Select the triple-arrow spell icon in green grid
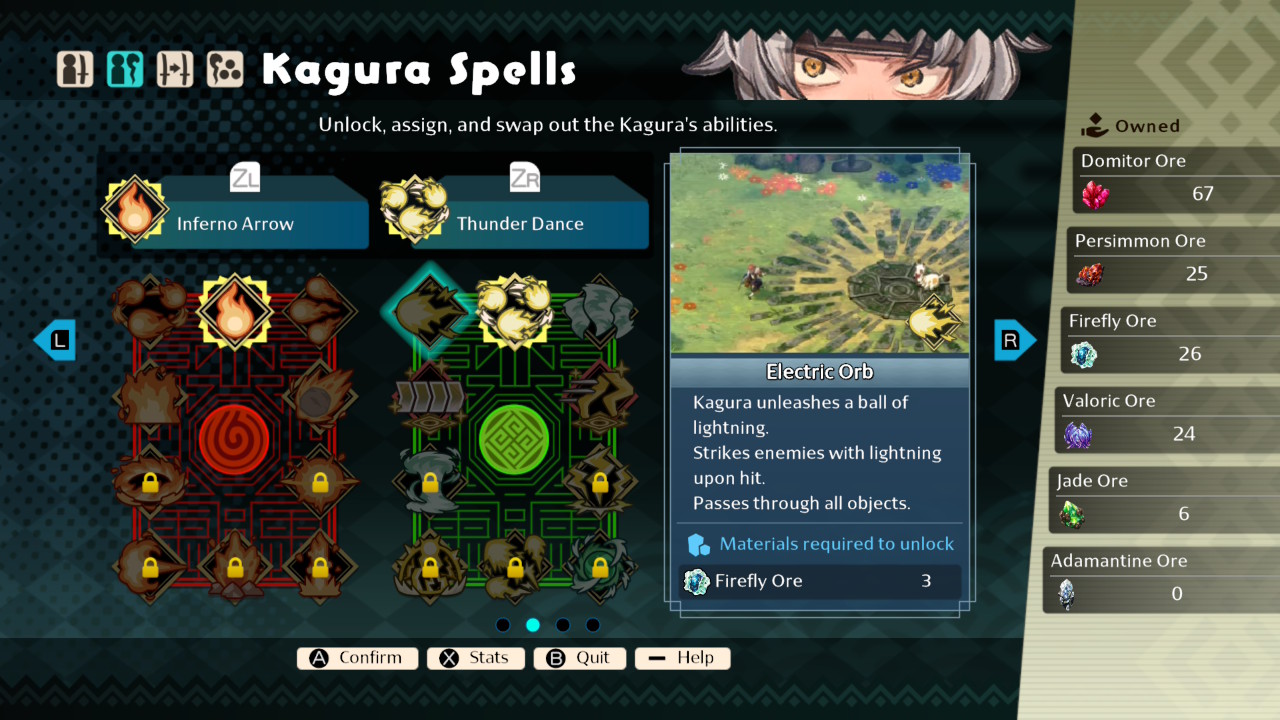 coord(429,397)
